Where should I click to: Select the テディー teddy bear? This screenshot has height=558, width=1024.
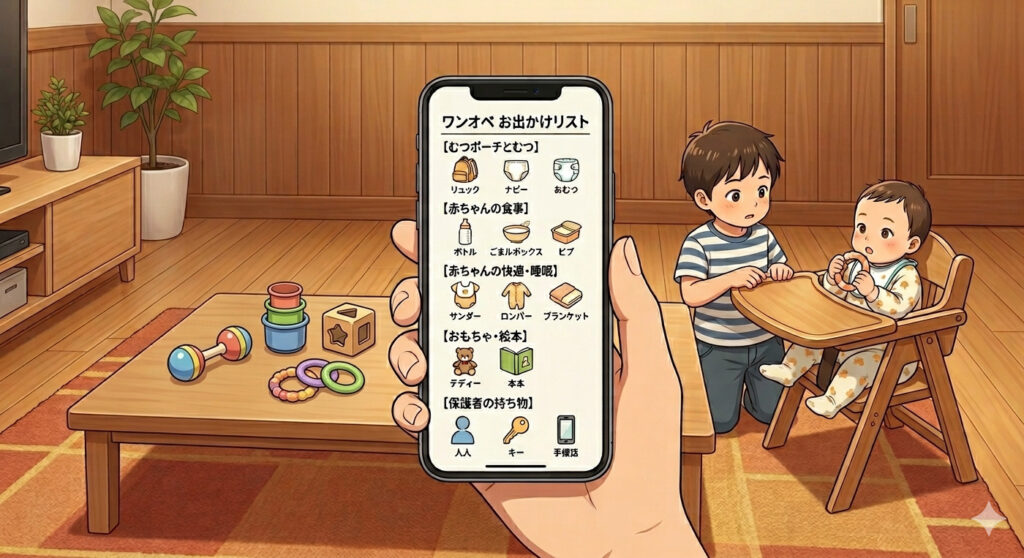click(464, 362)
